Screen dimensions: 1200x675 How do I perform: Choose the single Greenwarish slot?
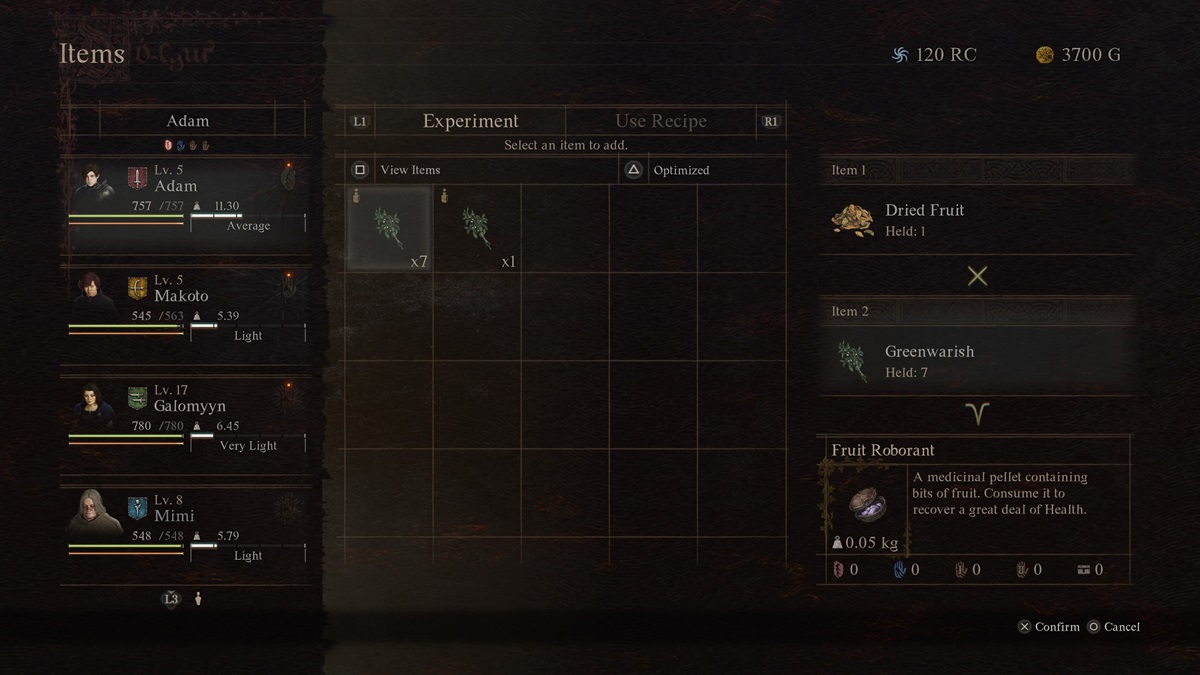point(477,229)
